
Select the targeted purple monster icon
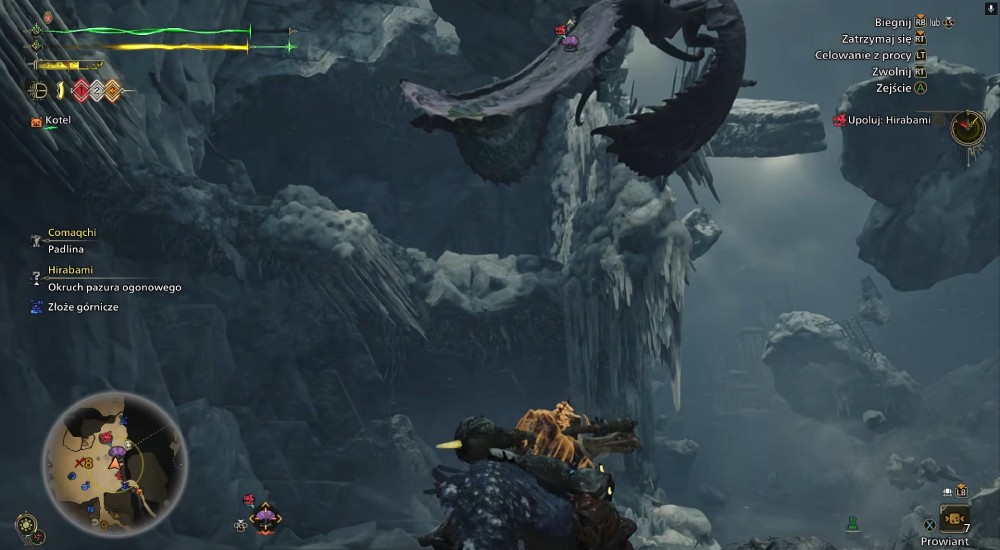[x=265, y=517]
